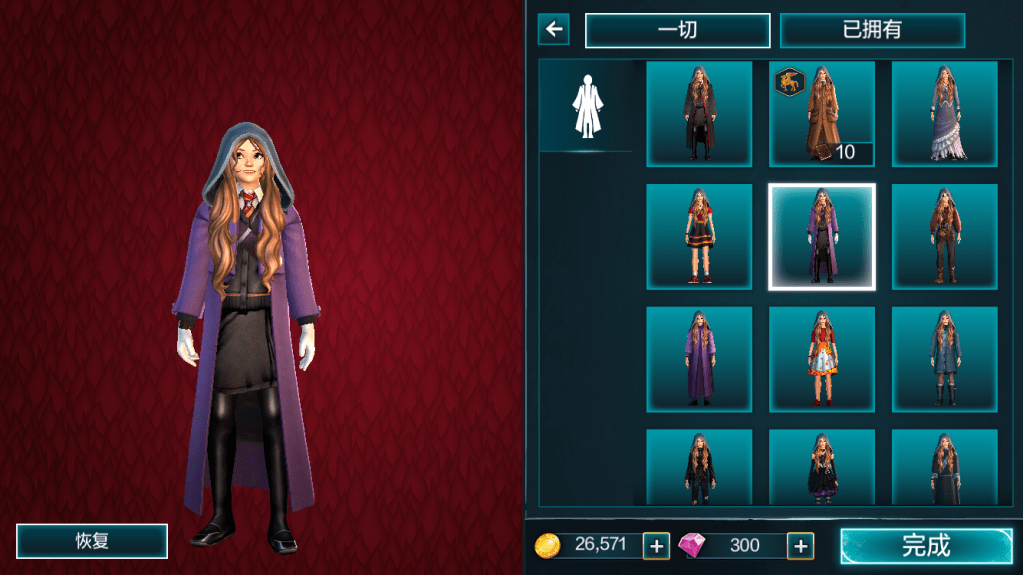
Task: Add more gold coins with plus button
Action: (x=656, y=545)
